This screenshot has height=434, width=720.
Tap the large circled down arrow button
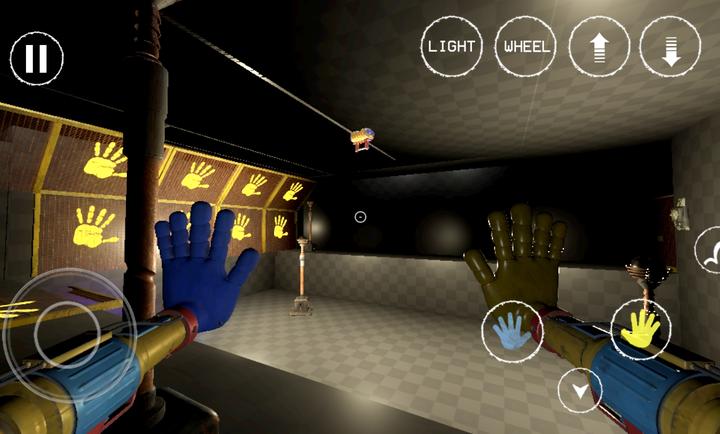(x=670, y=47)
